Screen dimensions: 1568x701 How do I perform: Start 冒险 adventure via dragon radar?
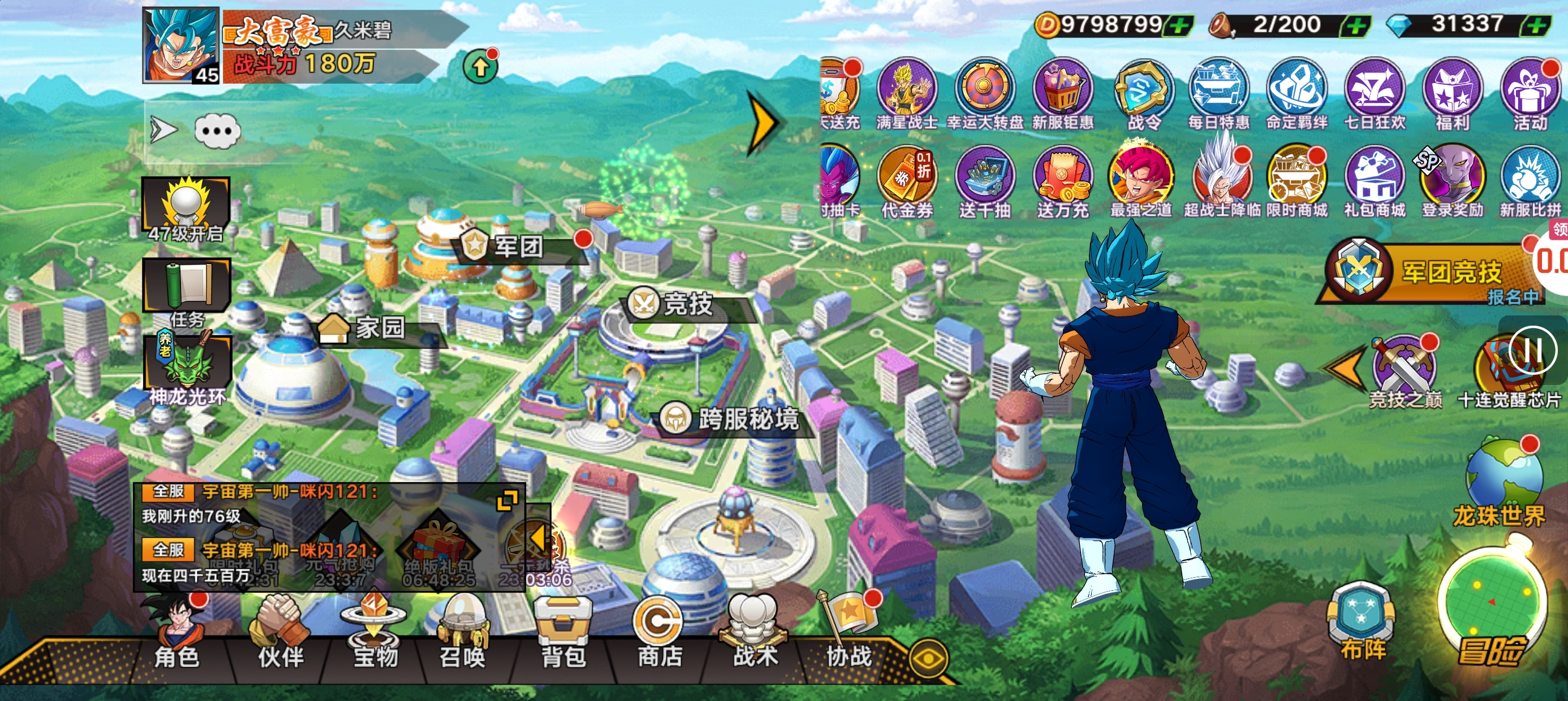1492,608
